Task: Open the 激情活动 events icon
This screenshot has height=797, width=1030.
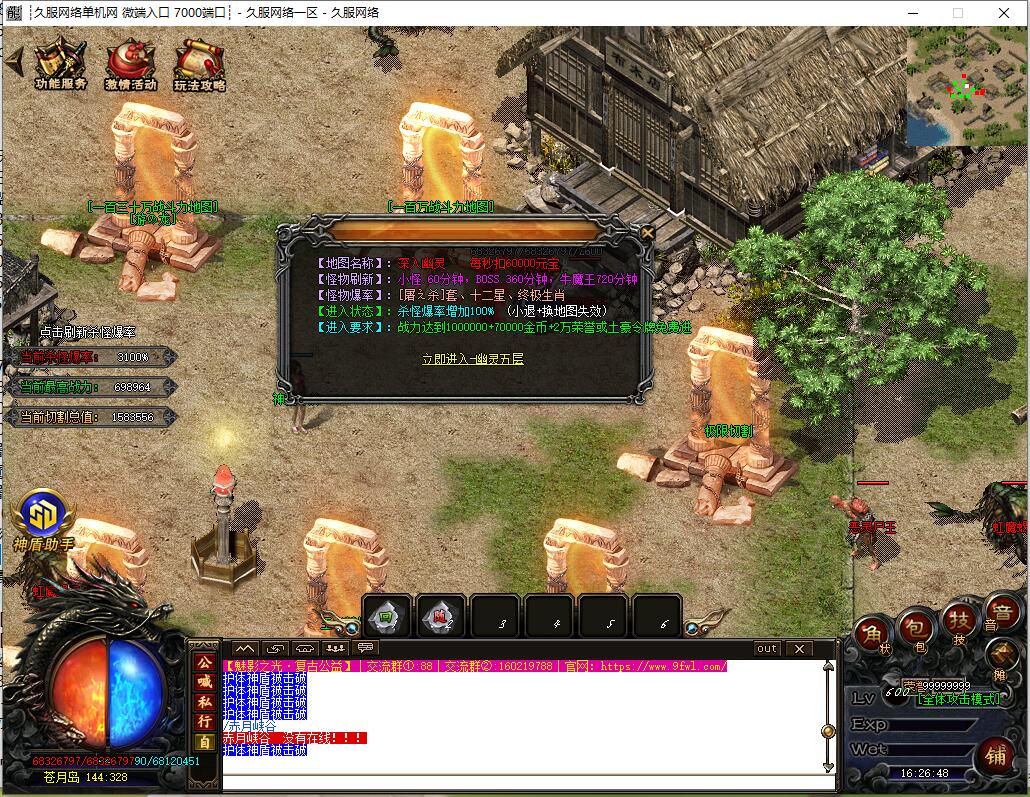Action: (130, 64)
